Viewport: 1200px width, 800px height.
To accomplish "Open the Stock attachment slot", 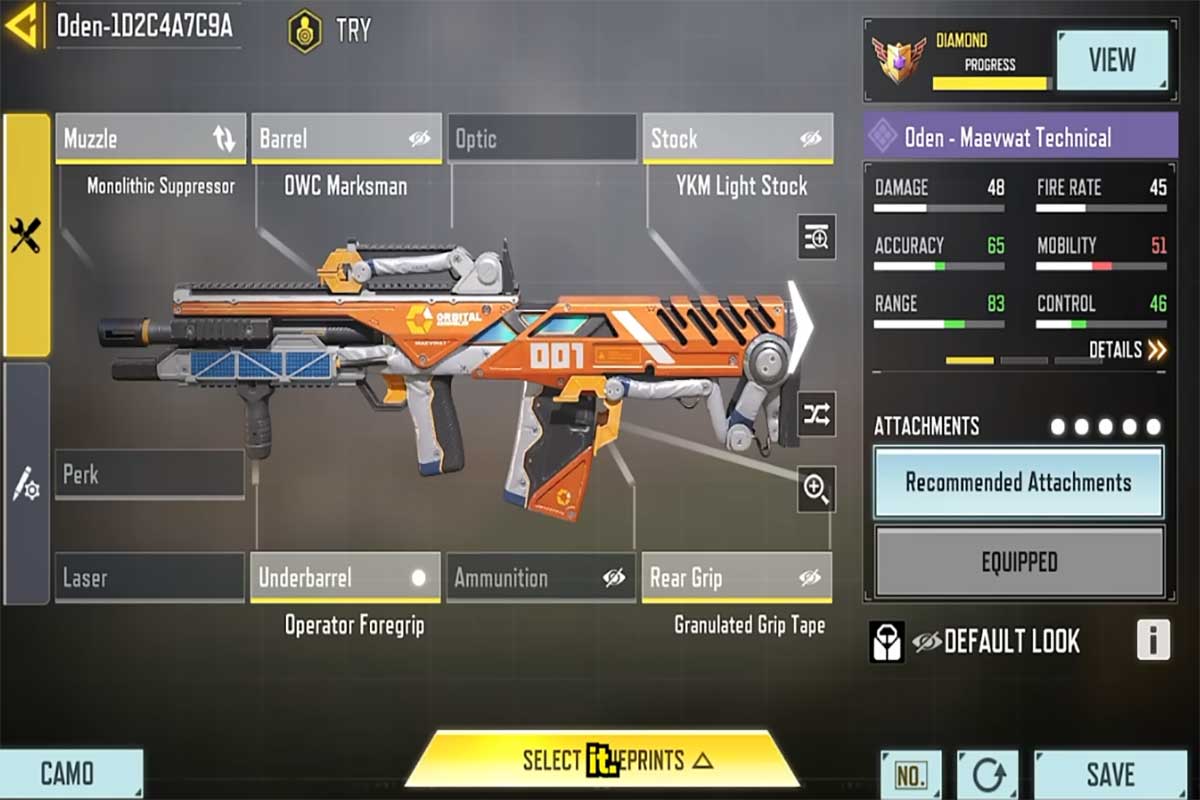I will [737, 139].
